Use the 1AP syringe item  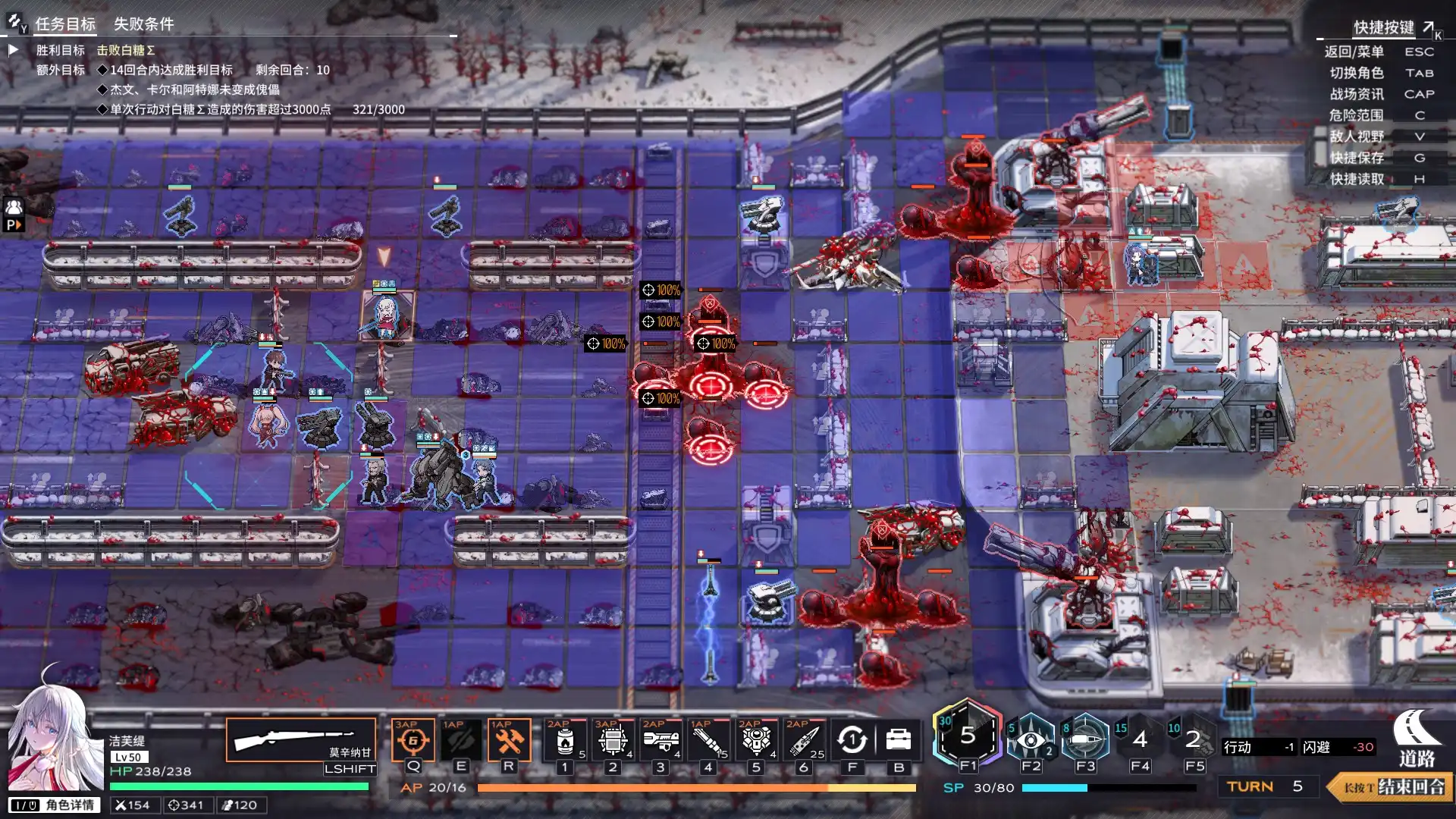point(708,741)
